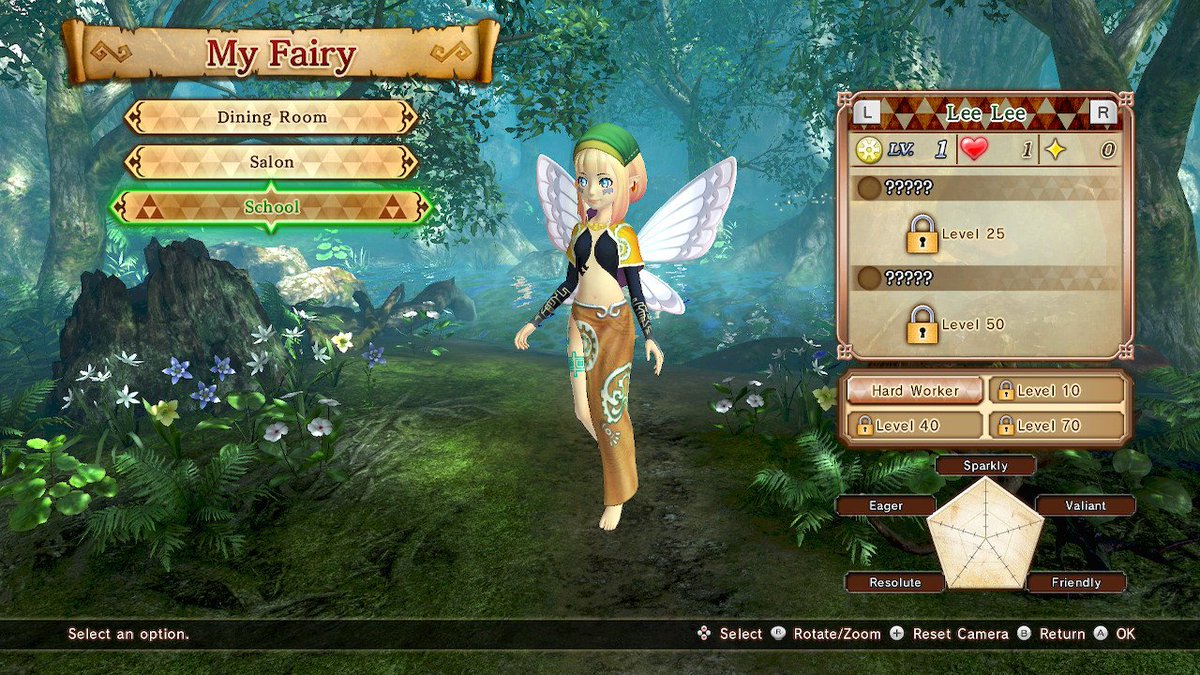This screenshot has width=1200, height=675.
Task: Select the Hard Worker trait slot
Action: click(x=914, y=391)
